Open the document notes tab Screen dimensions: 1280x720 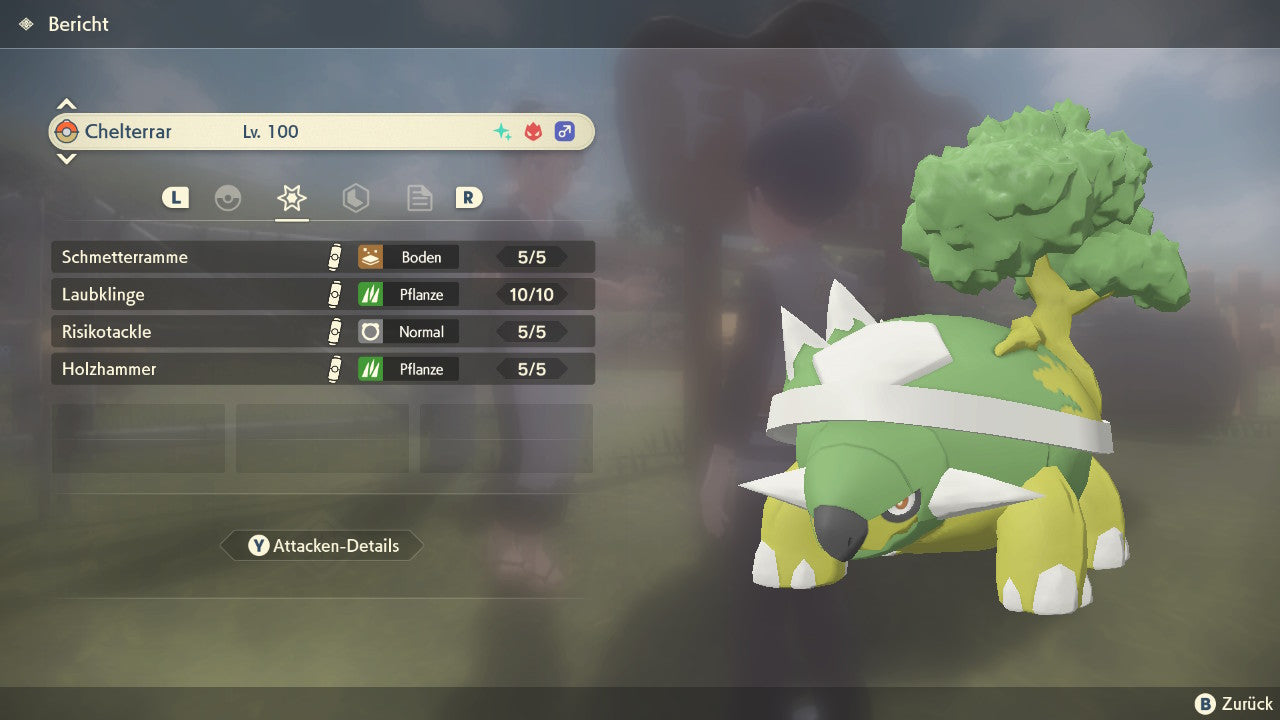pos(419,198)
